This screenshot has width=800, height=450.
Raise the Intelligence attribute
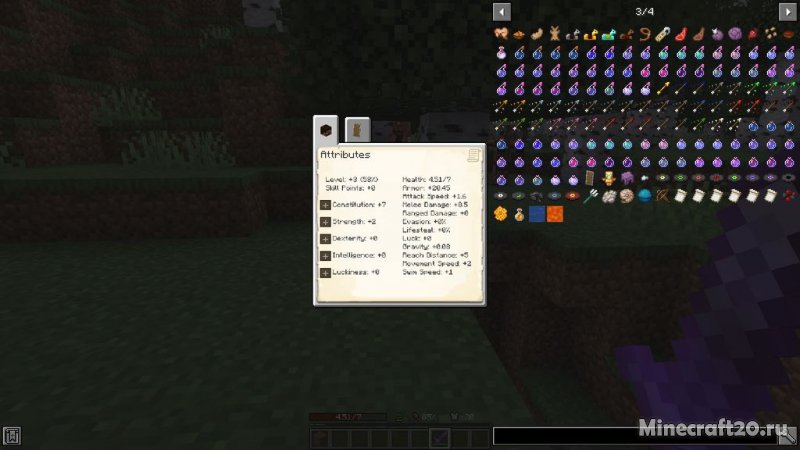(x=325, y=255)
